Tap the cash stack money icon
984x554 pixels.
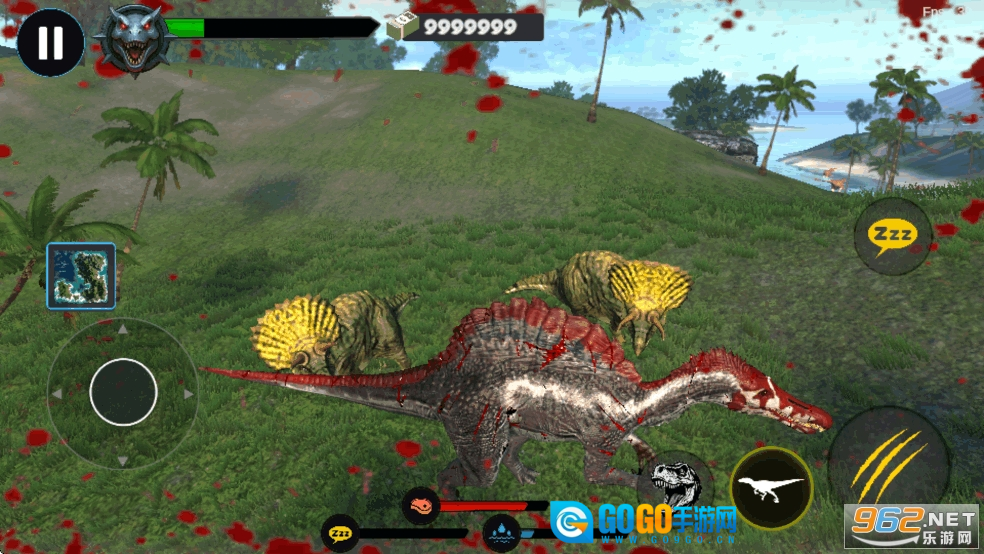[403, 27]
